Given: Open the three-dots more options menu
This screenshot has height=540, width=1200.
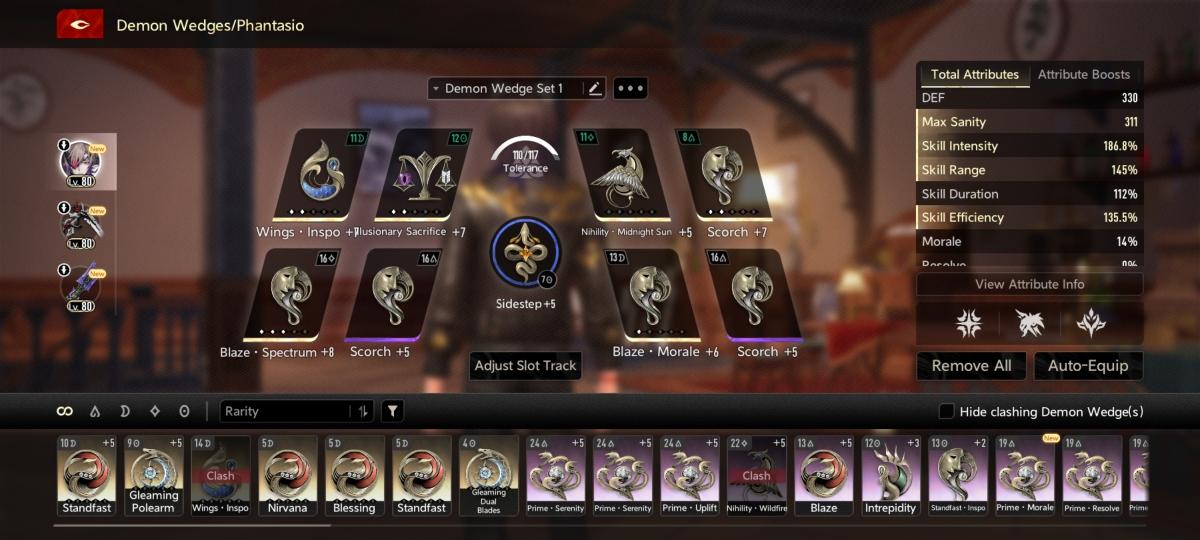Looking at the screenshot, I should (x=631, y=88).
